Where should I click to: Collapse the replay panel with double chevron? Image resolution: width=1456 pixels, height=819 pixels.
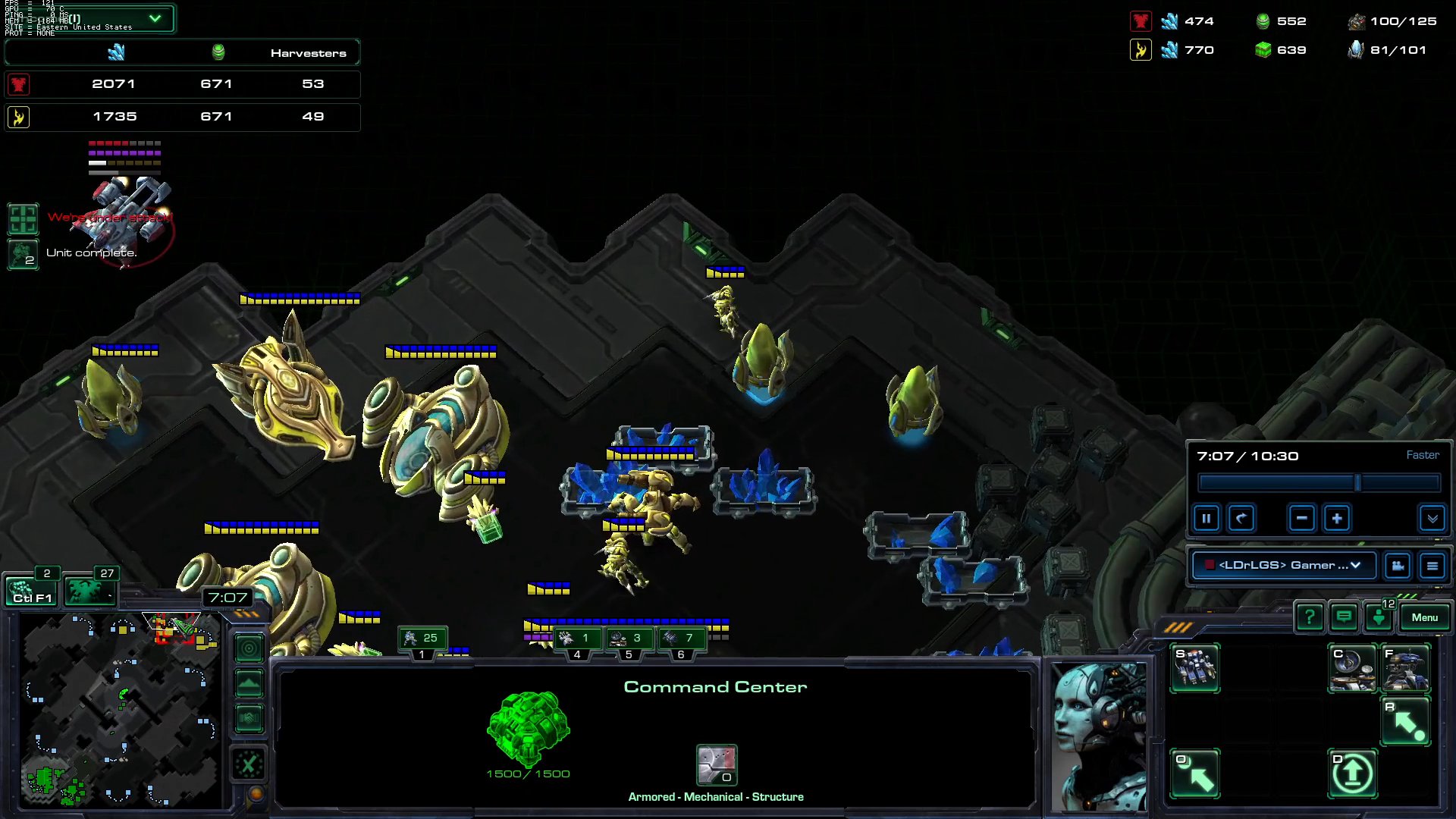[1432, 519]
